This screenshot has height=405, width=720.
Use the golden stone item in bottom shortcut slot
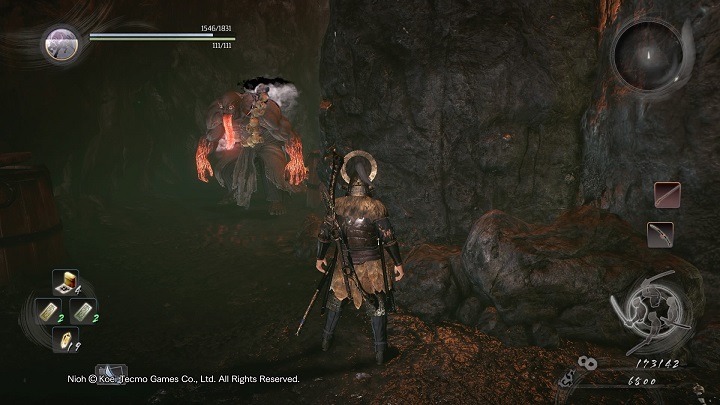[65, 341]
